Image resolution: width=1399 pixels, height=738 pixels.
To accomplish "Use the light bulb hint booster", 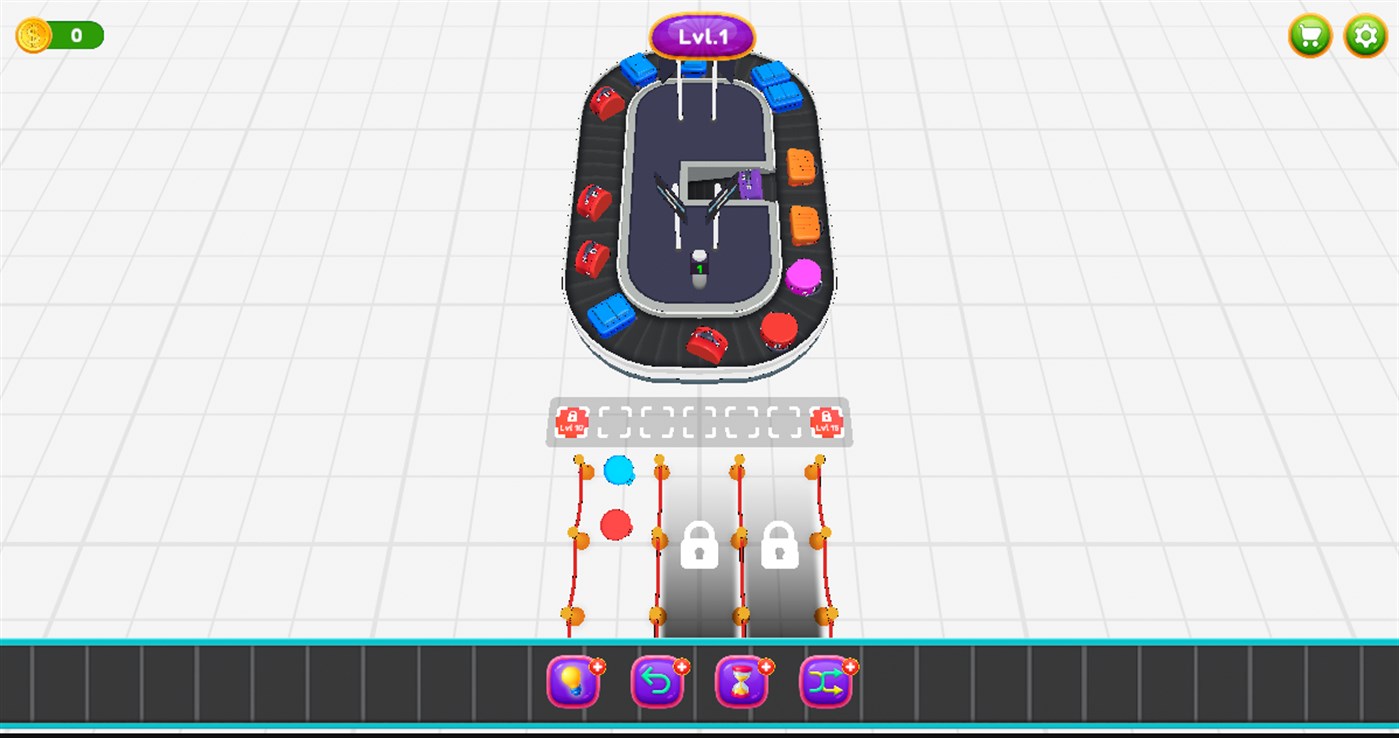I will point(573,681).
